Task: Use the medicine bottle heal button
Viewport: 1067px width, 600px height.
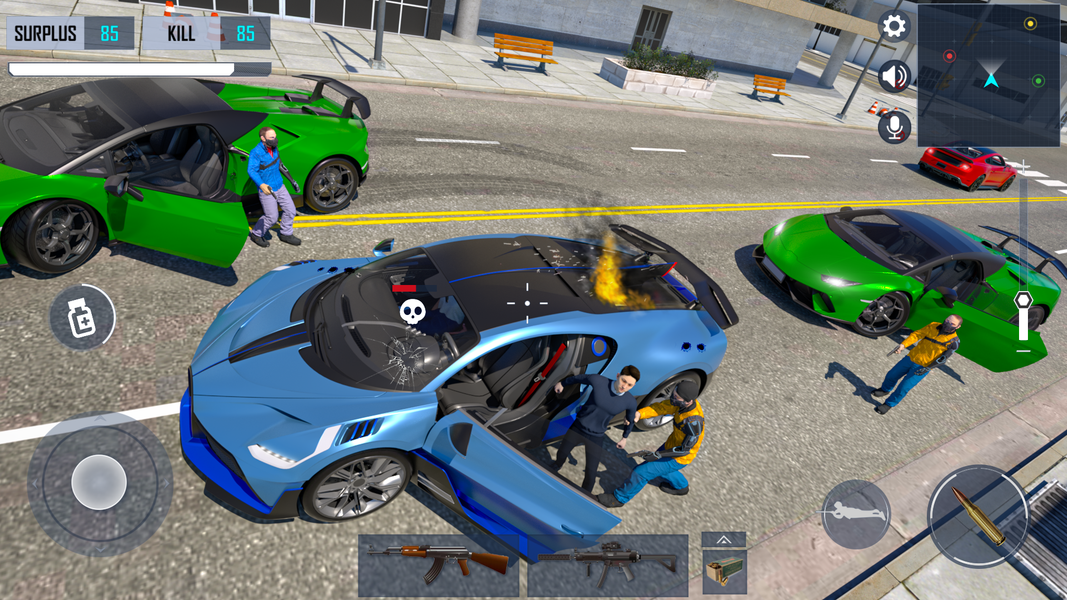Action: click(81, 317)
